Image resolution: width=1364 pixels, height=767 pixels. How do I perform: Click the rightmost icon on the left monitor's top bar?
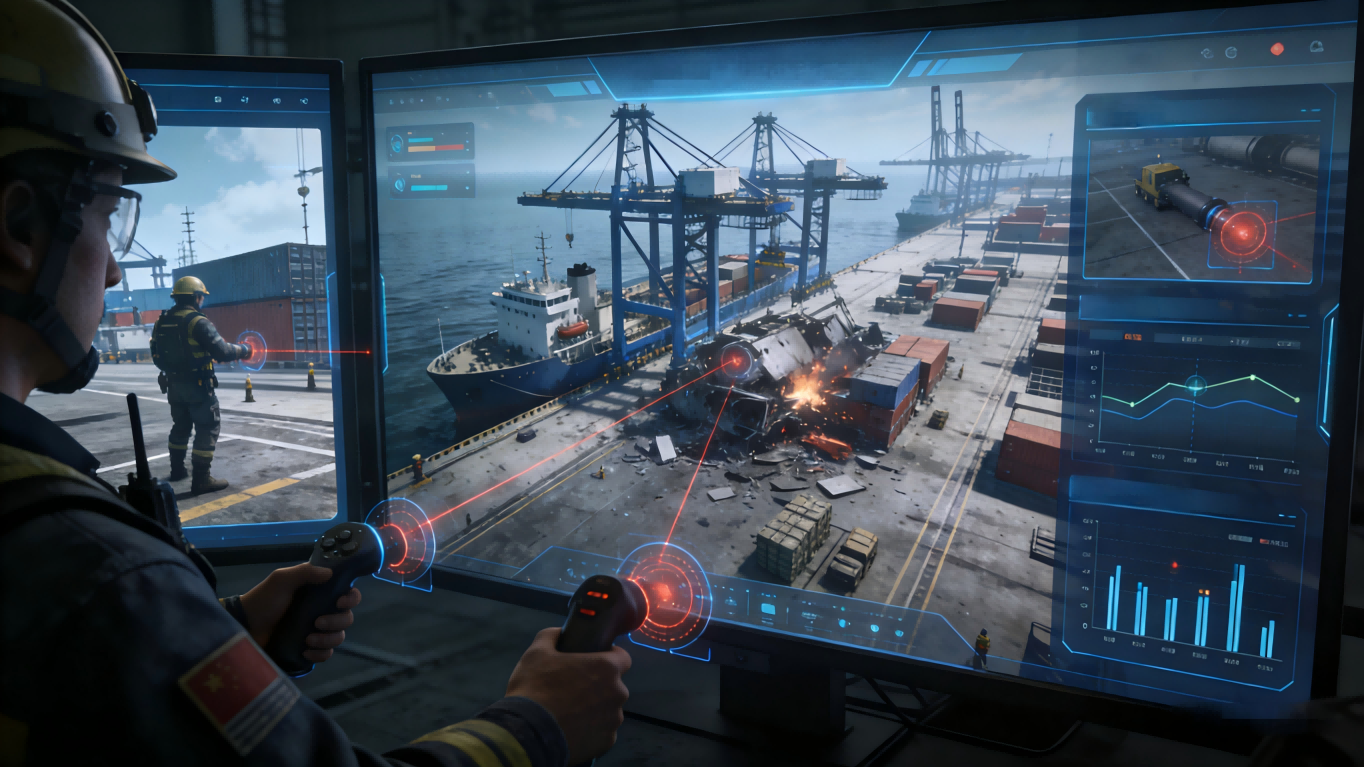click(x=304, y=100)
